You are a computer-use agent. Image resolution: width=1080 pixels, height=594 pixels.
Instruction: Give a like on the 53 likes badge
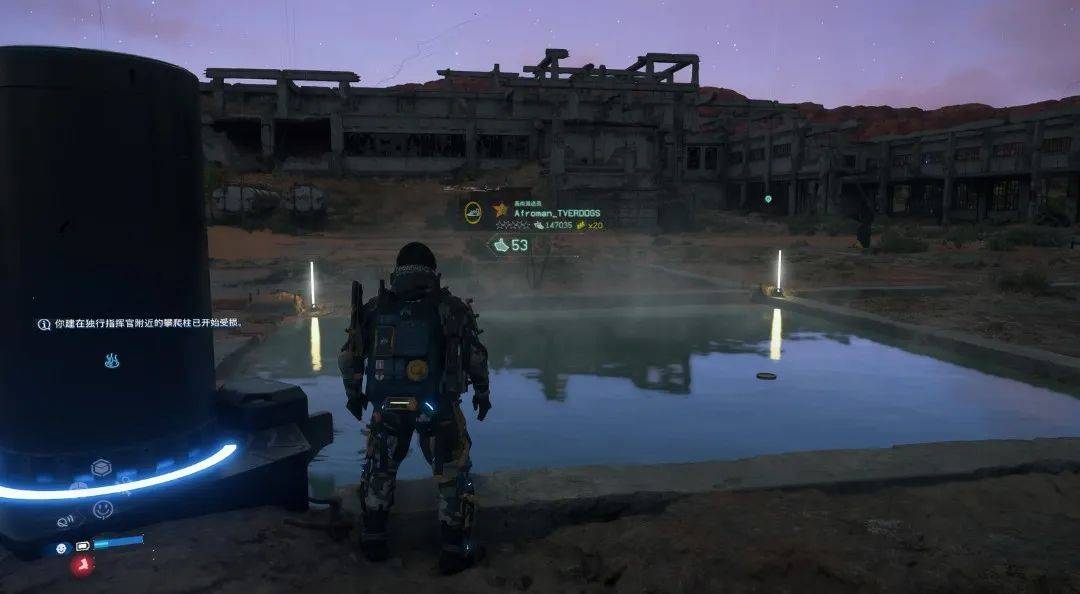coord(509,245)
